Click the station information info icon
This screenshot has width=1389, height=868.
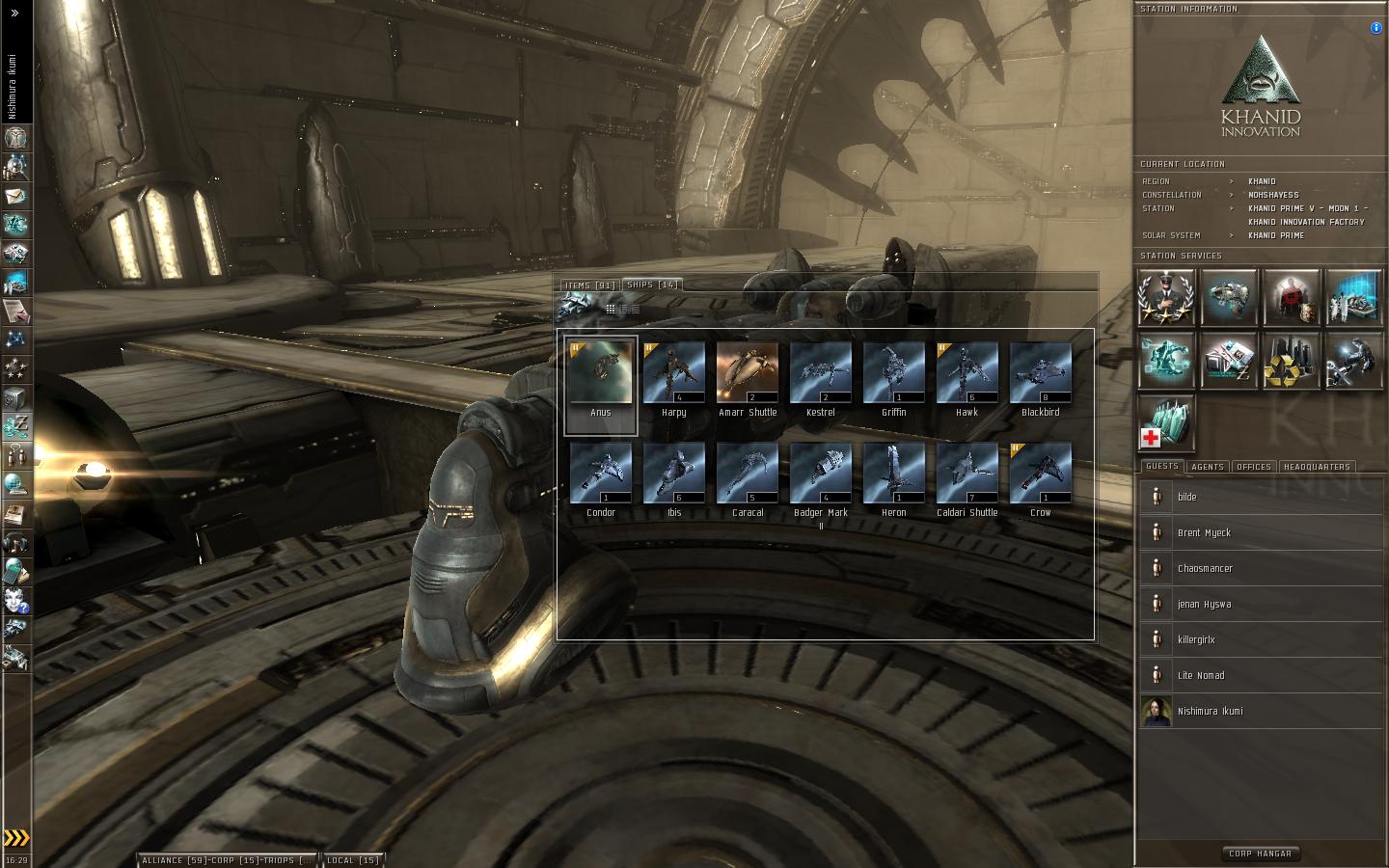1375,28
